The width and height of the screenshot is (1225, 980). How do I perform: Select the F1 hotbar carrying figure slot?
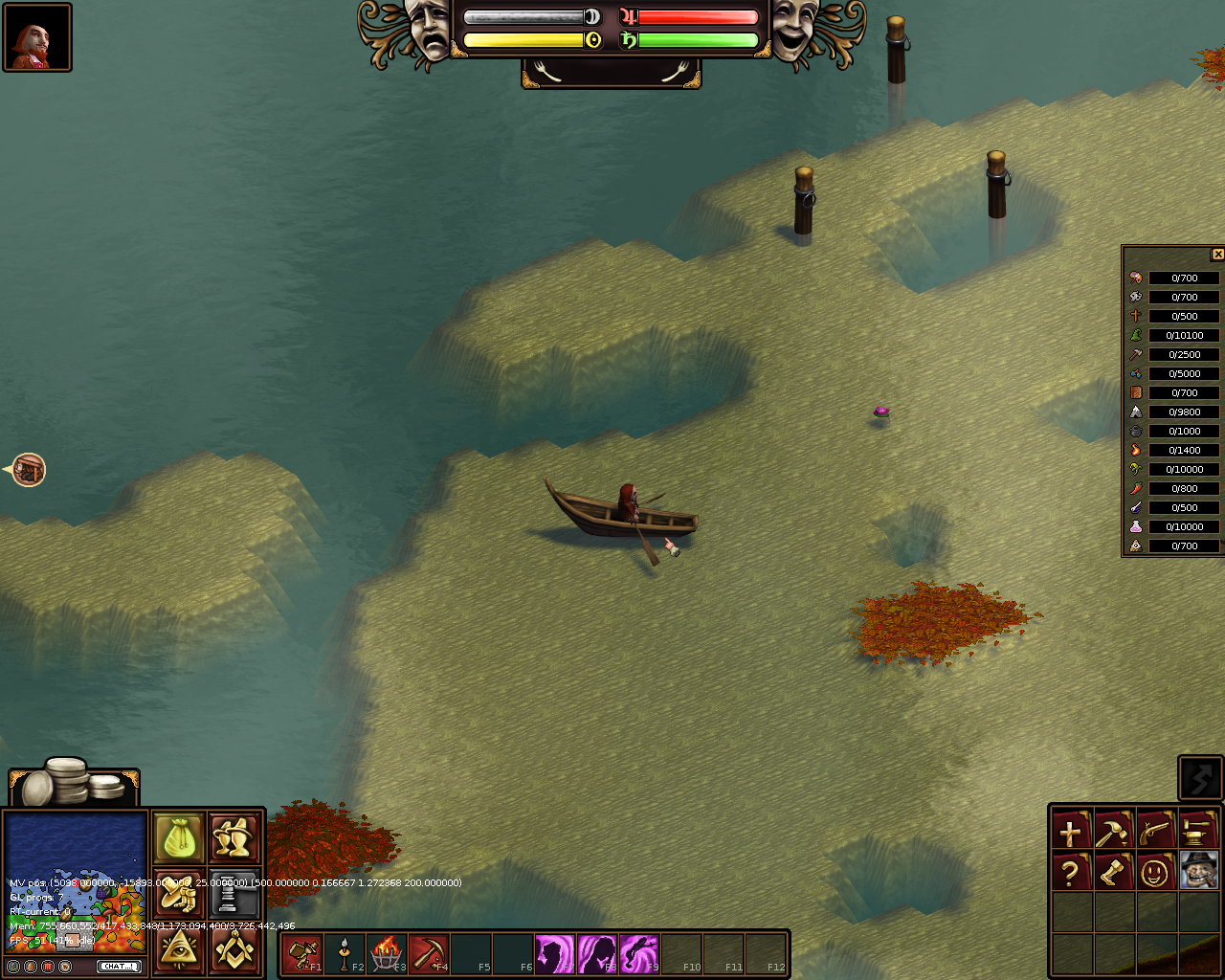(x=302, y=953)
